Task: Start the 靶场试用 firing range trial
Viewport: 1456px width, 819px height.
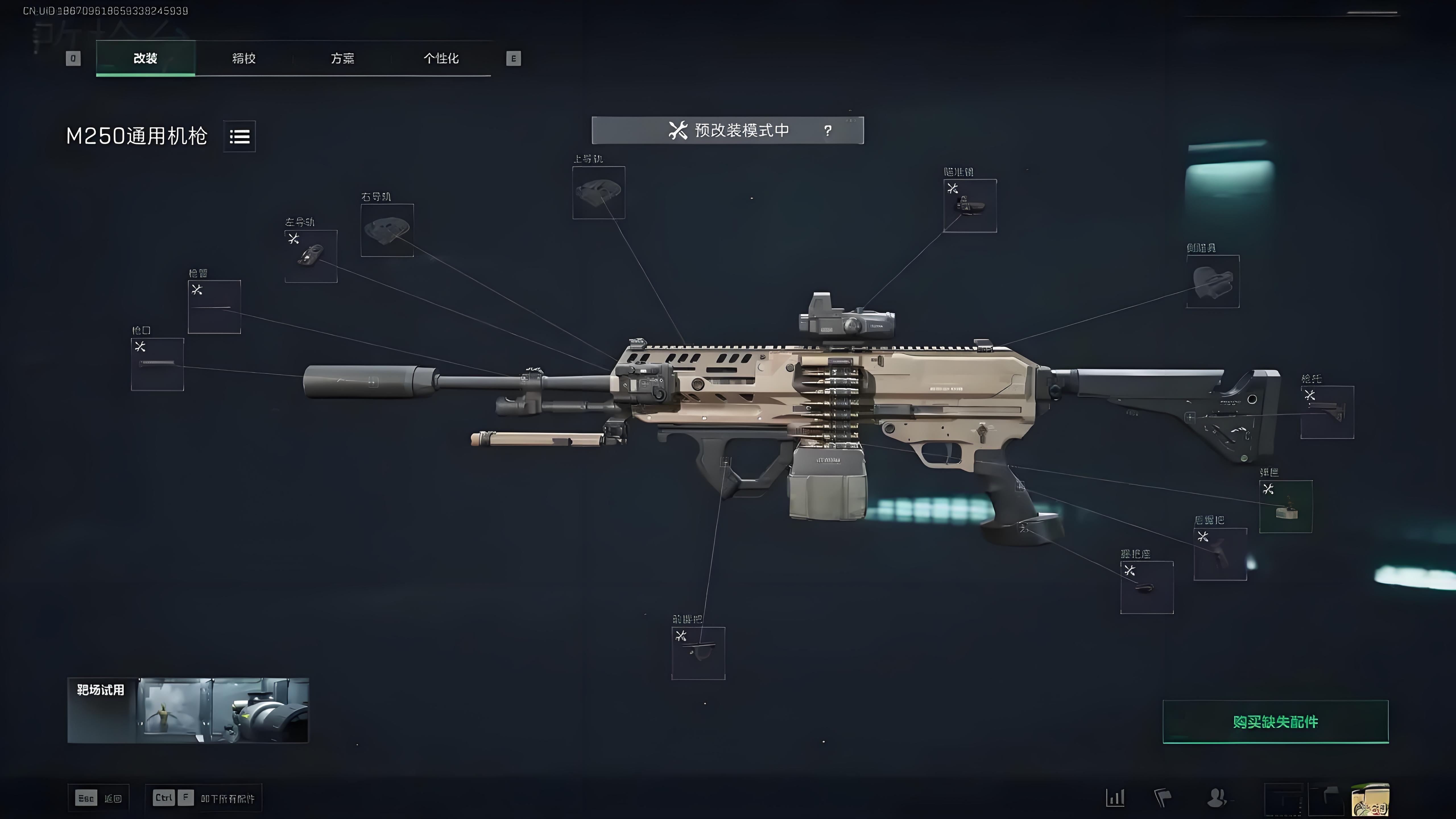Action: (188, 710)
